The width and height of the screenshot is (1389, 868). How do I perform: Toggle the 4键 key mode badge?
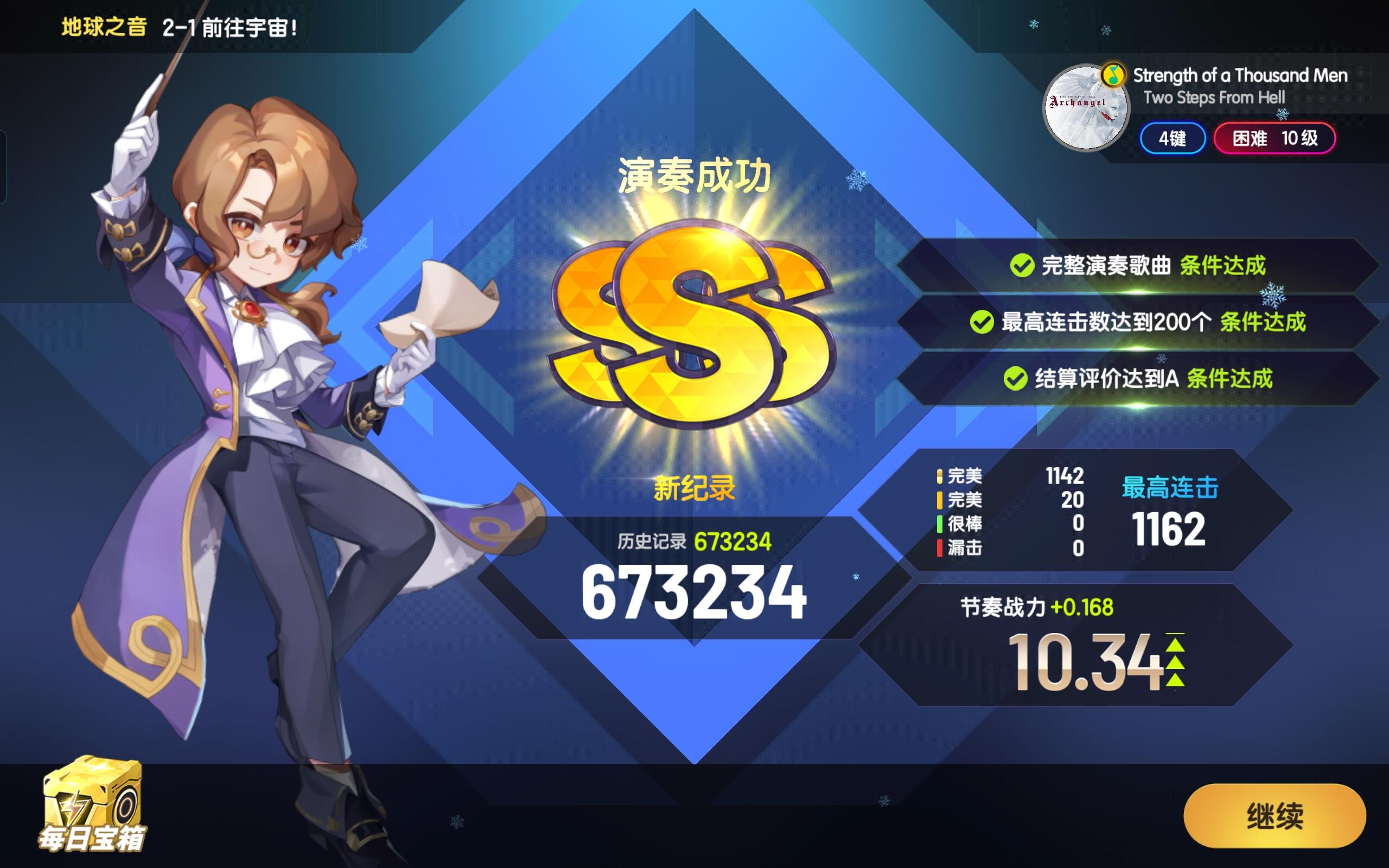(x=1171, y=139)
